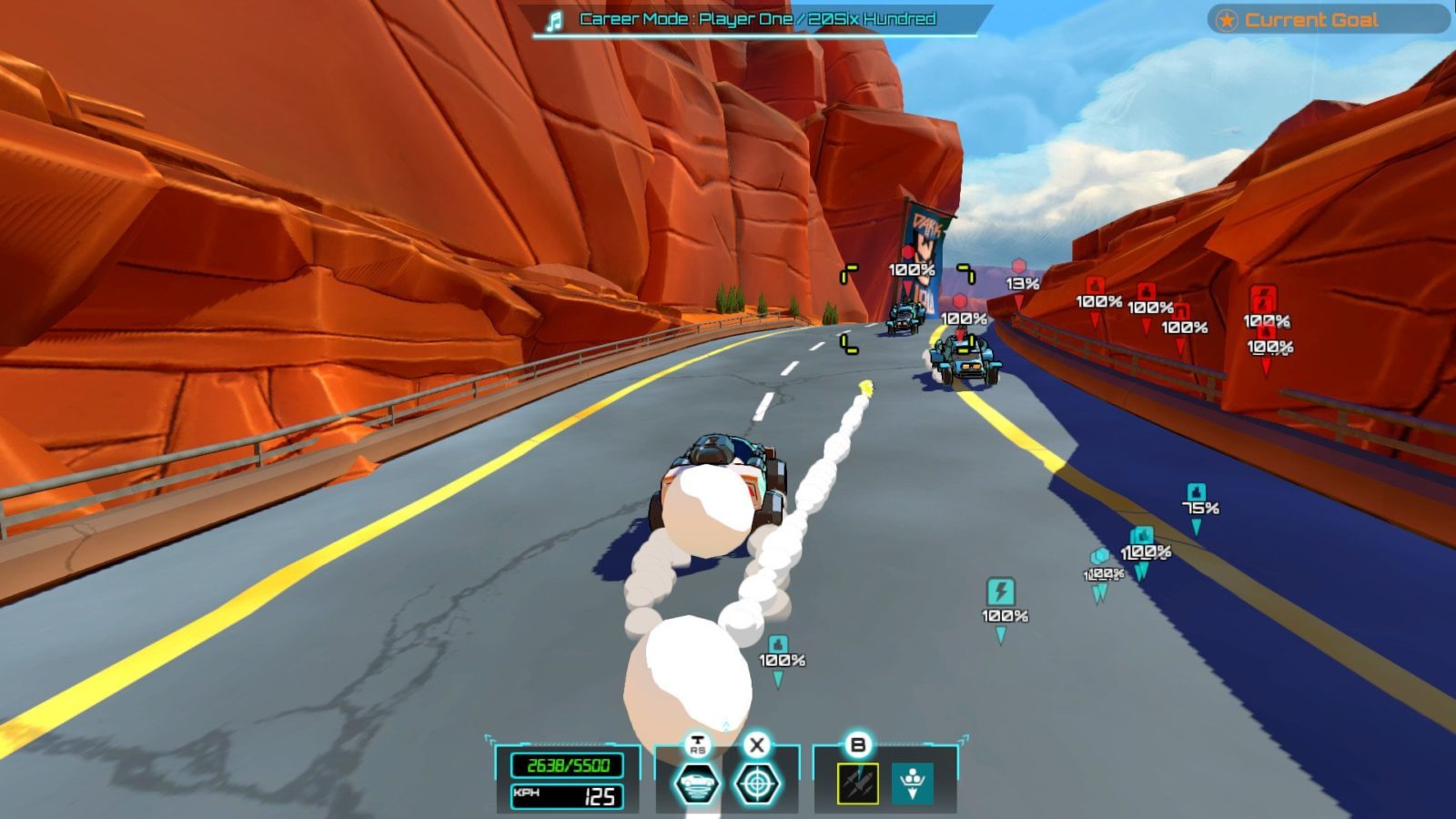The width and height of the screenshot is (1456, 819).
Task: Select the missile weapon slot
Action: tap(857, 784)
